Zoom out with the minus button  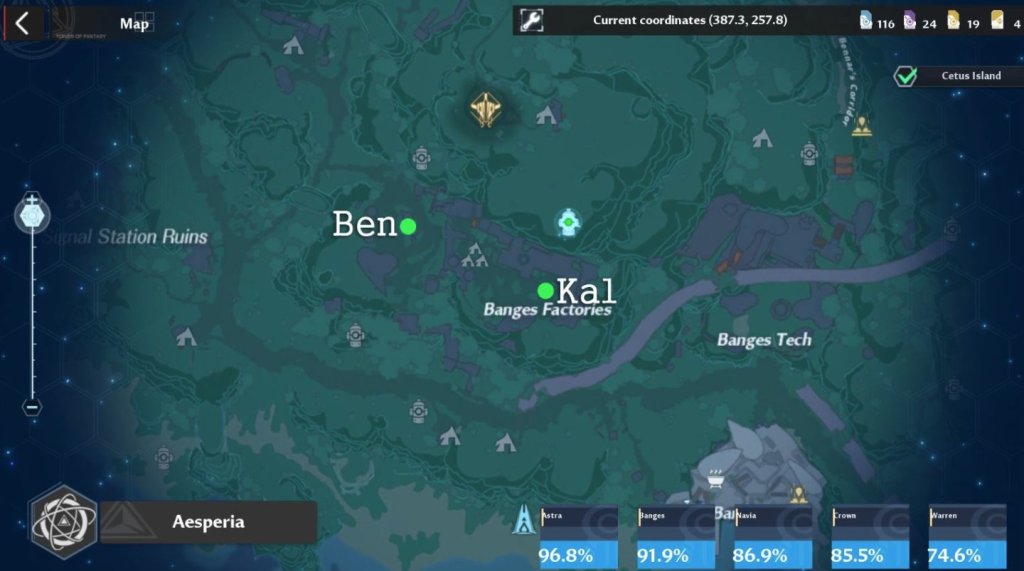point(32,406)
